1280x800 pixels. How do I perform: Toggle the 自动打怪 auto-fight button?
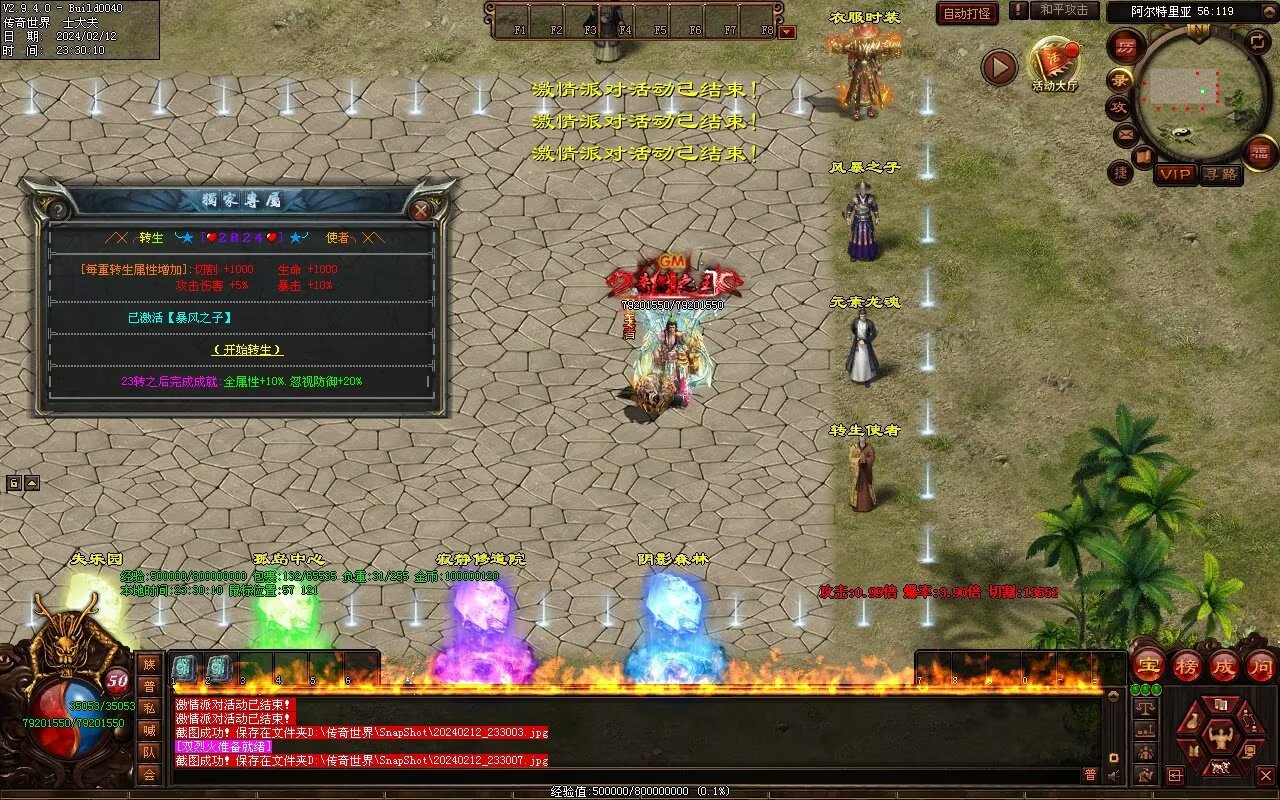967,13
